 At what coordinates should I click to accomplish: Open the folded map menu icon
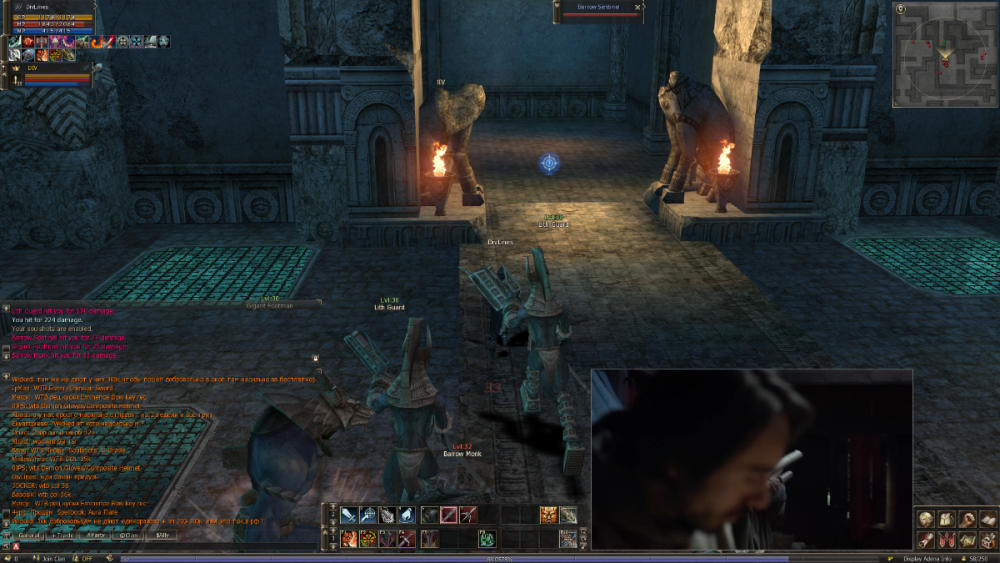(x=966, y=540)
